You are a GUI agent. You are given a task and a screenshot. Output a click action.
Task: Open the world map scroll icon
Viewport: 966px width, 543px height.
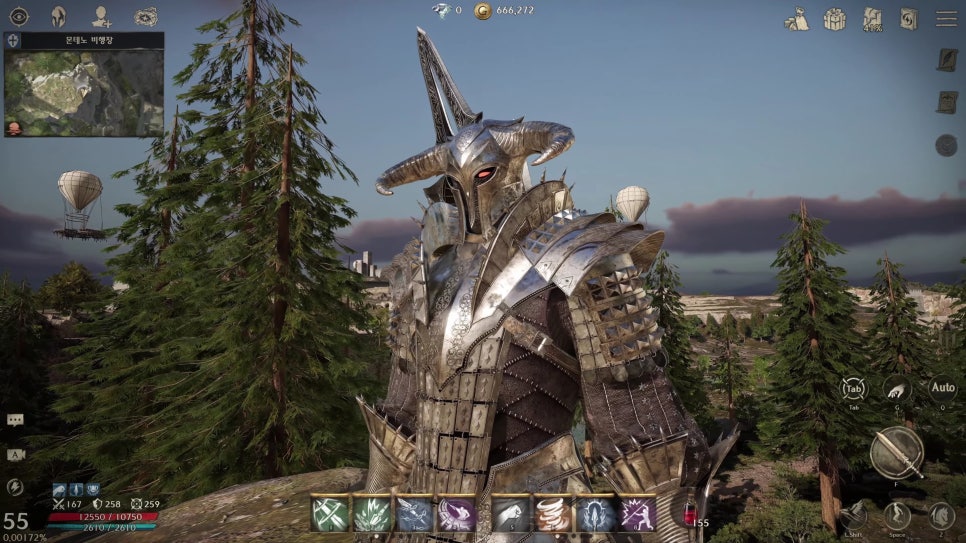pos(872,19)
